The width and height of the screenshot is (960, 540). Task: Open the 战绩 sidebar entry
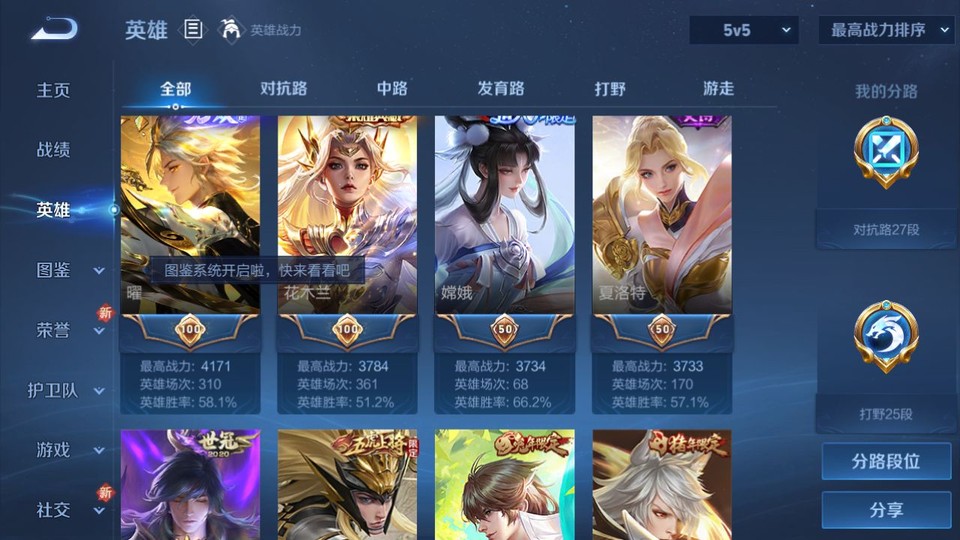tap(54, 150)
